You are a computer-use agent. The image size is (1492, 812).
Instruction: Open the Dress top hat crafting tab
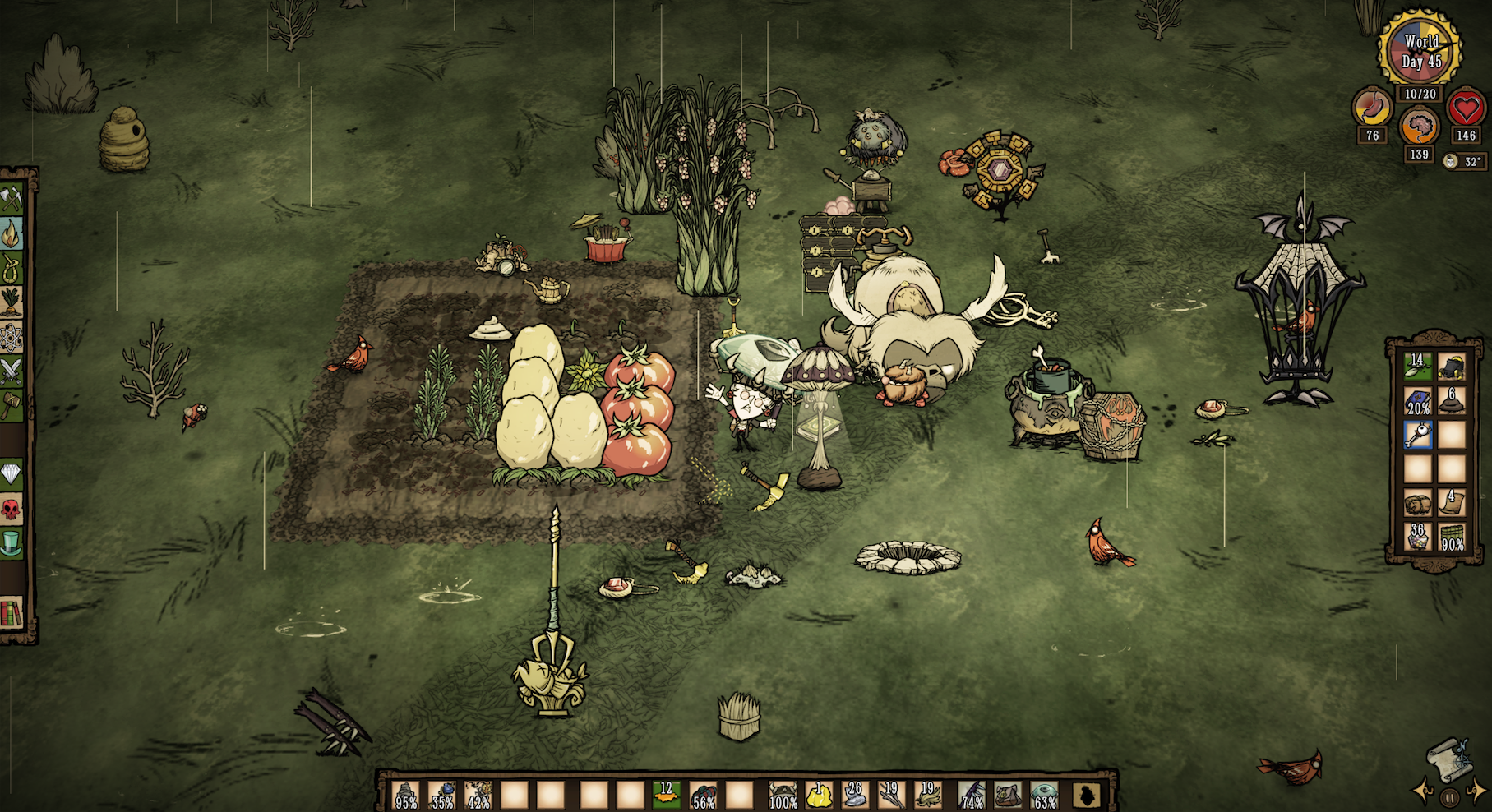point(12,543)
